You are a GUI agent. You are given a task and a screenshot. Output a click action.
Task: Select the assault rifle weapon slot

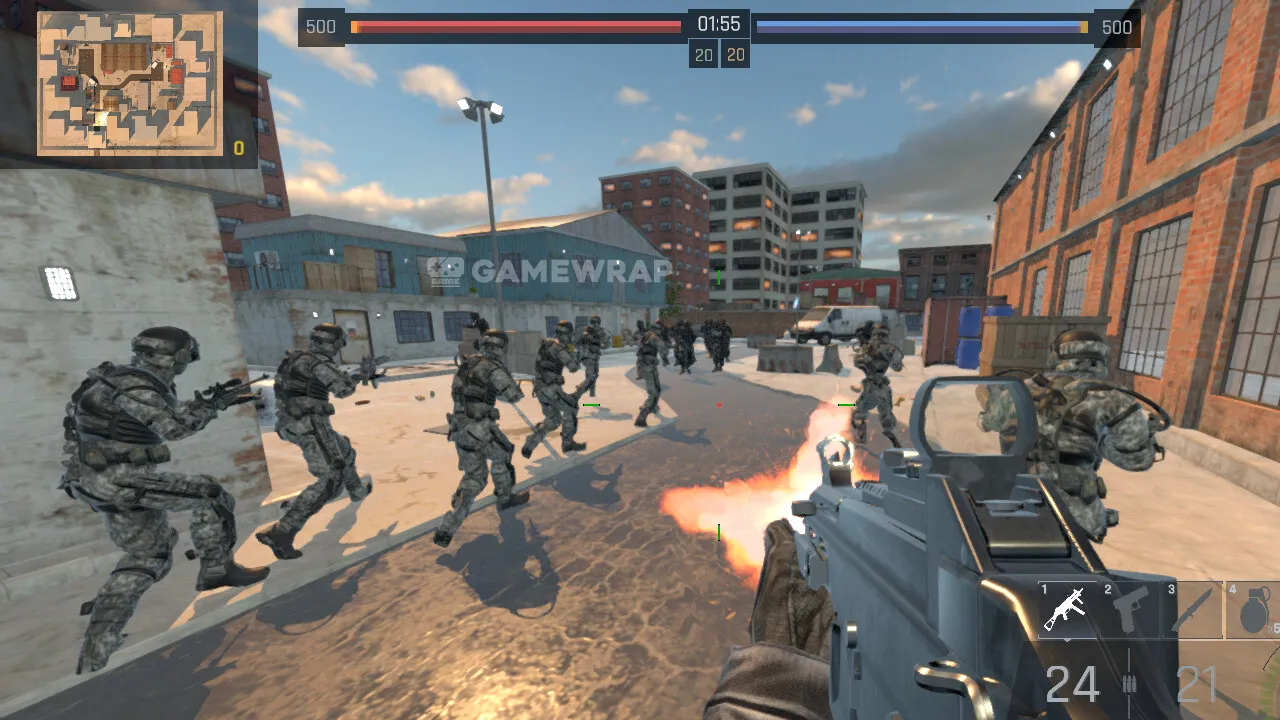point(1067,609)
